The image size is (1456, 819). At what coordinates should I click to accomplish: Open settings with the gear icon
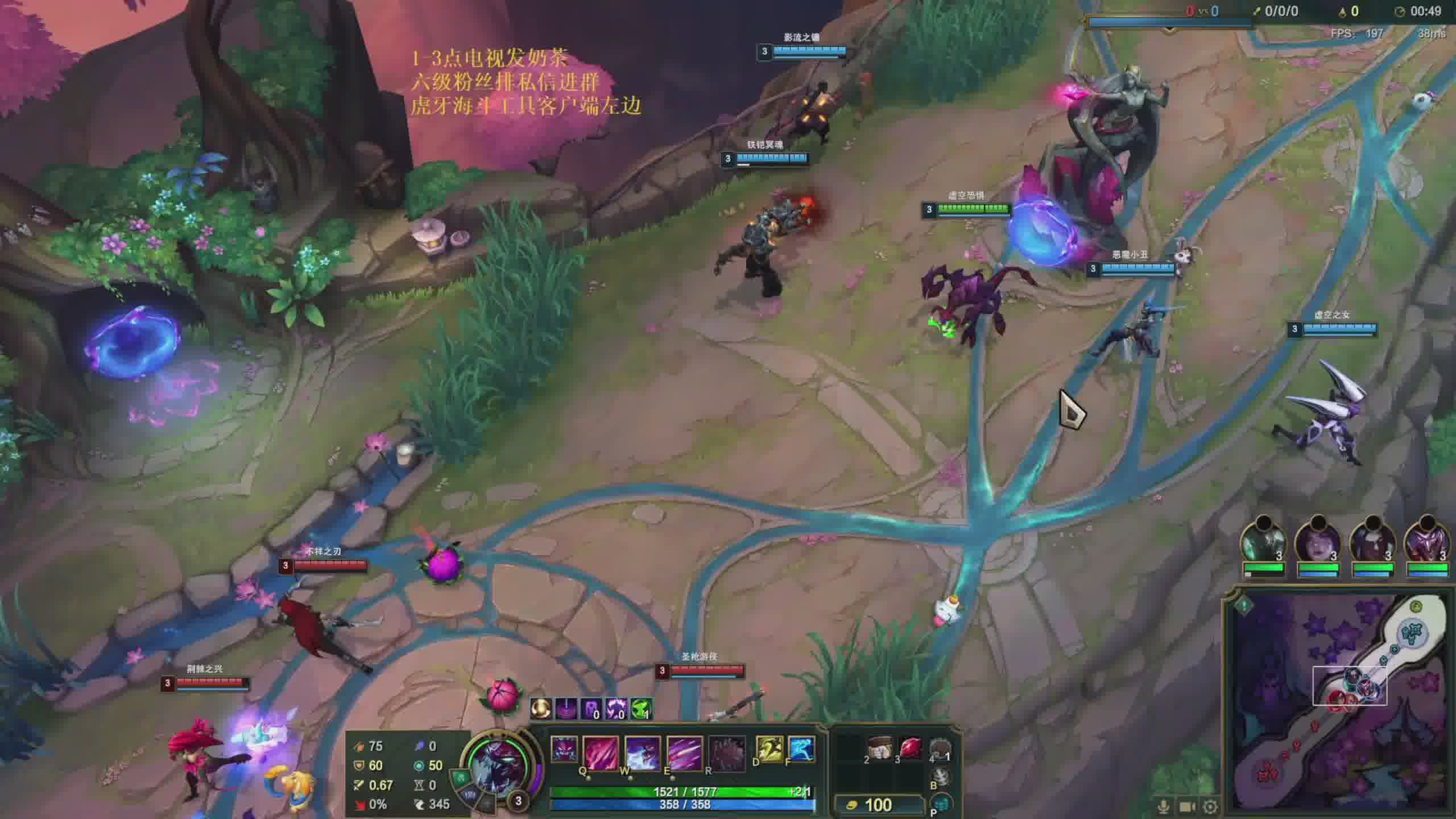[1210, 806]
